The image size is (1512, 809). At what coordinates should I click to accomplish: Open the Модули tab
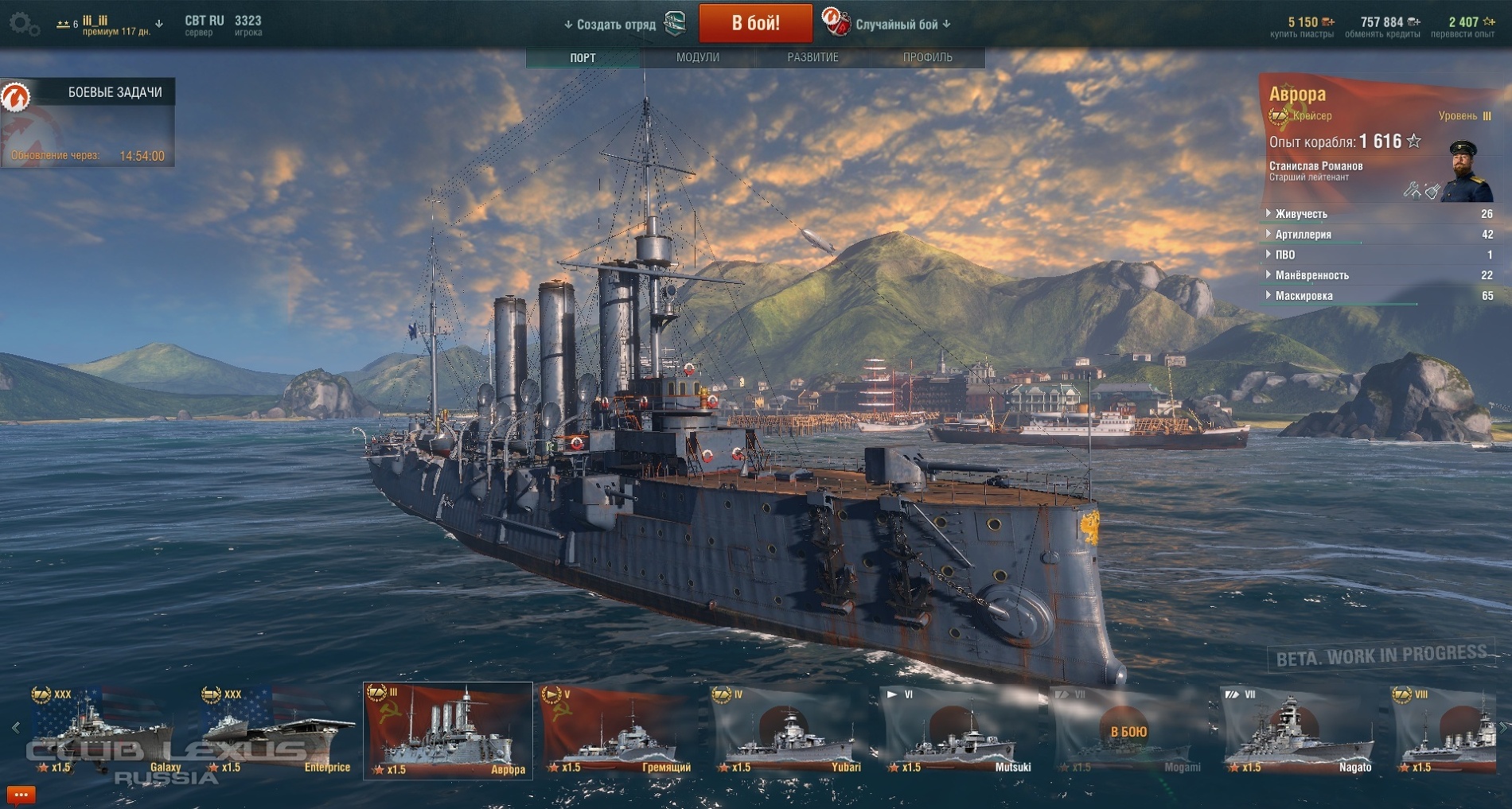pos(698,57)
